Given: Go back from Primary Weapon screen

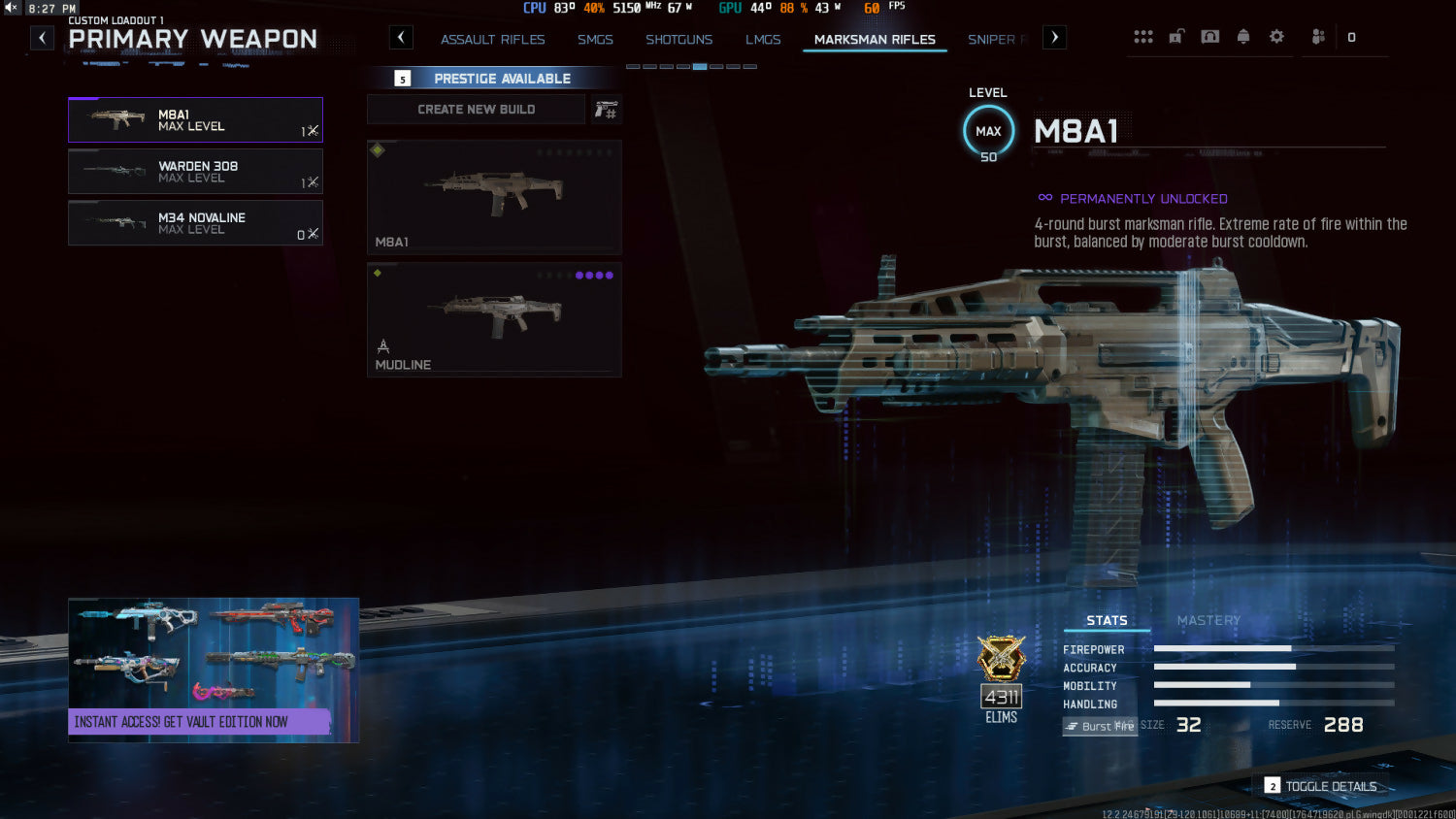Looking at the screenshot, I should (42, 38).
